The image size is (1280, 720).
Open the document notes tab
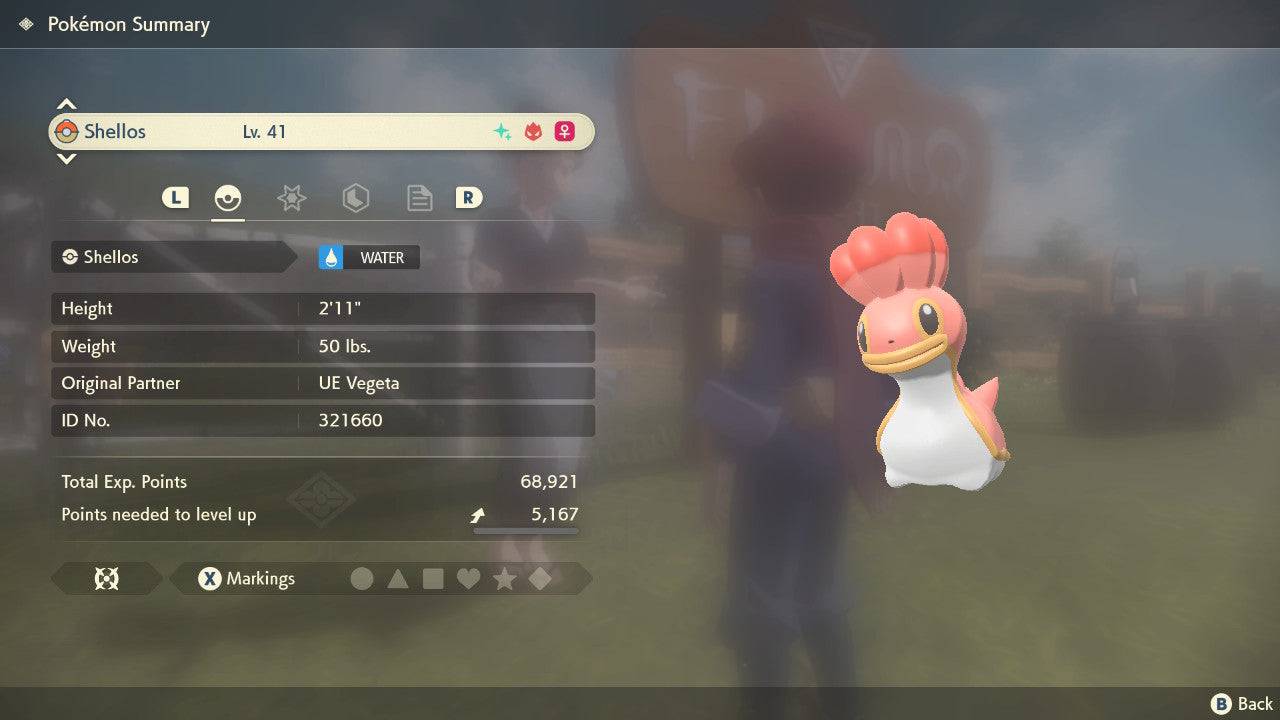tap(419, 198)
